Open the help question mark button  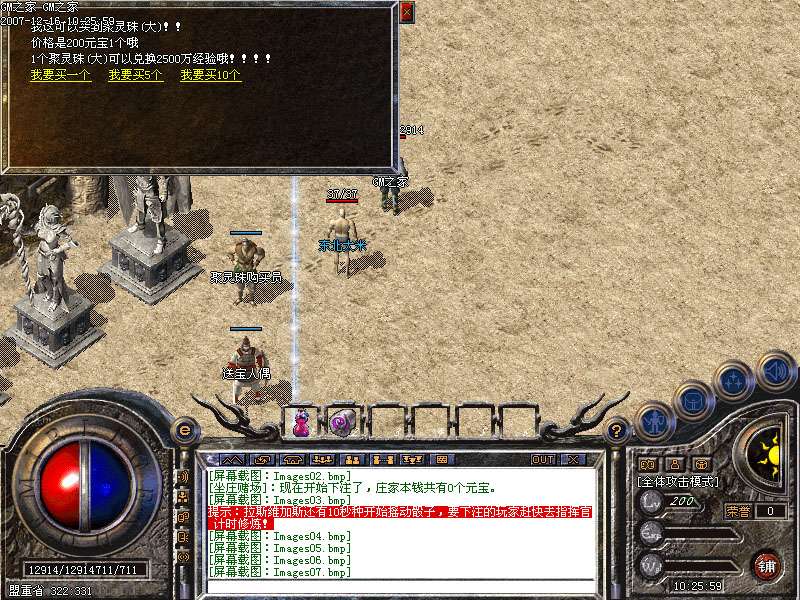pos(618,431)
